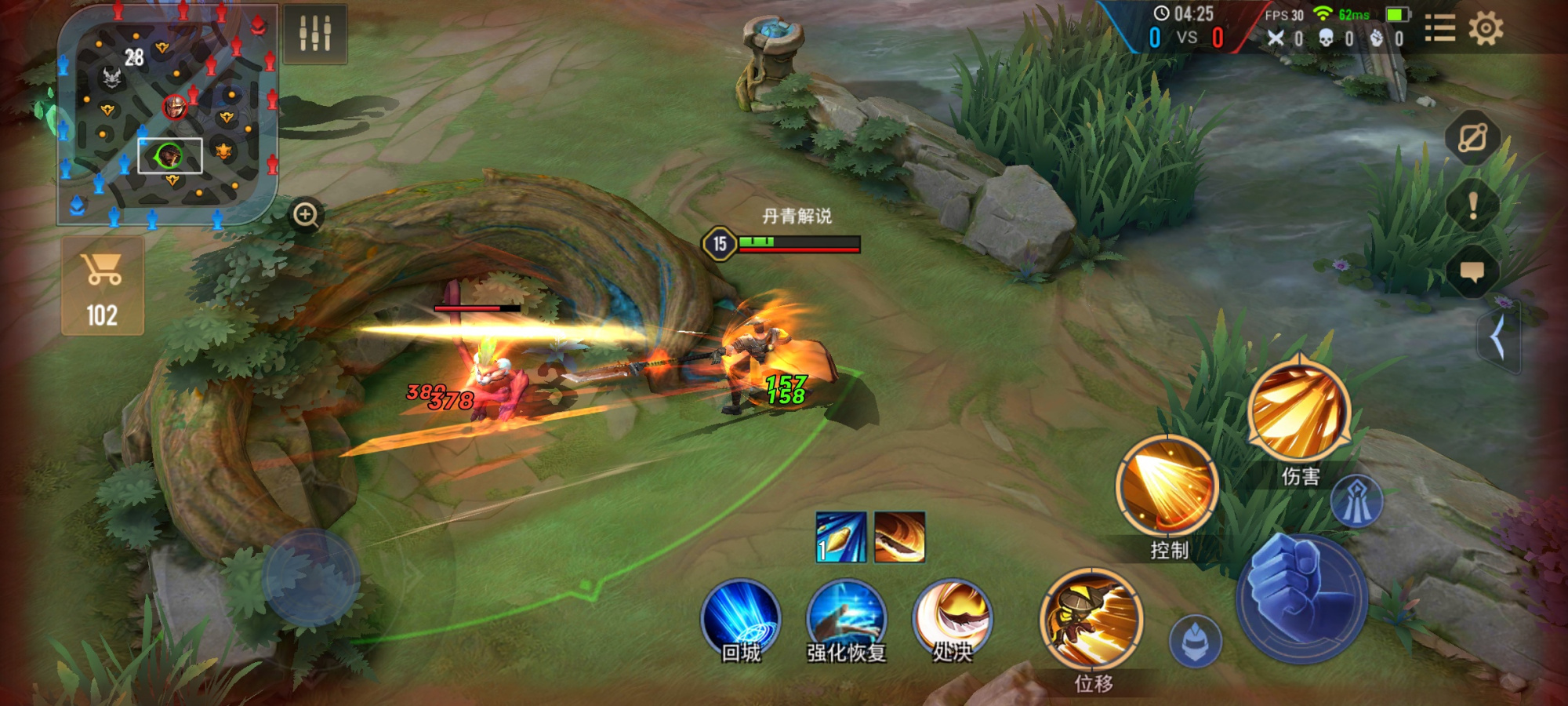Expand the side panel arrow
This screenshot has width=1568, height=706.
[1497, 337]
